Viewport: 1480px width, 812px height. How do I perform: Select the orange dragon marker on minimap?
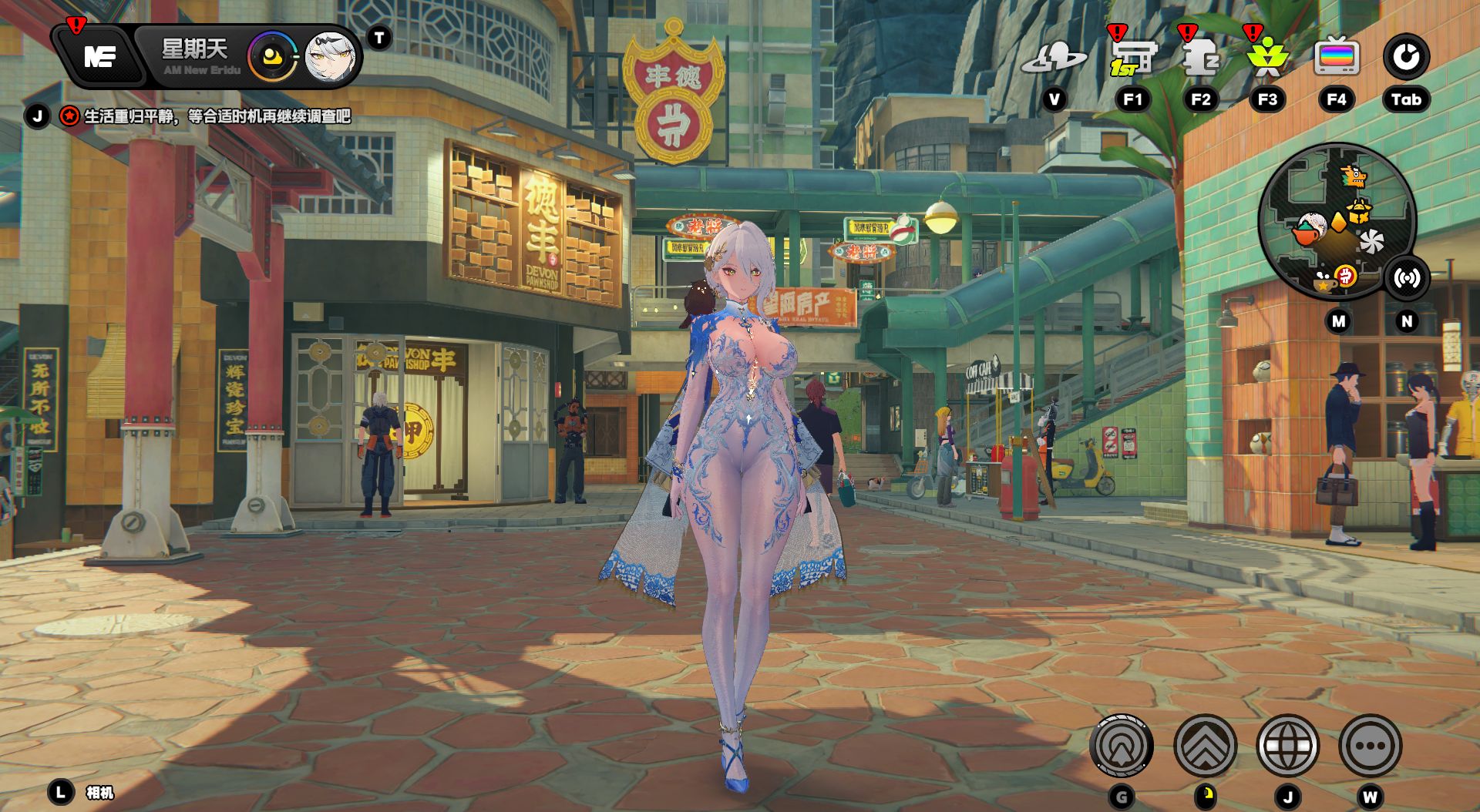click(1353, 177)
